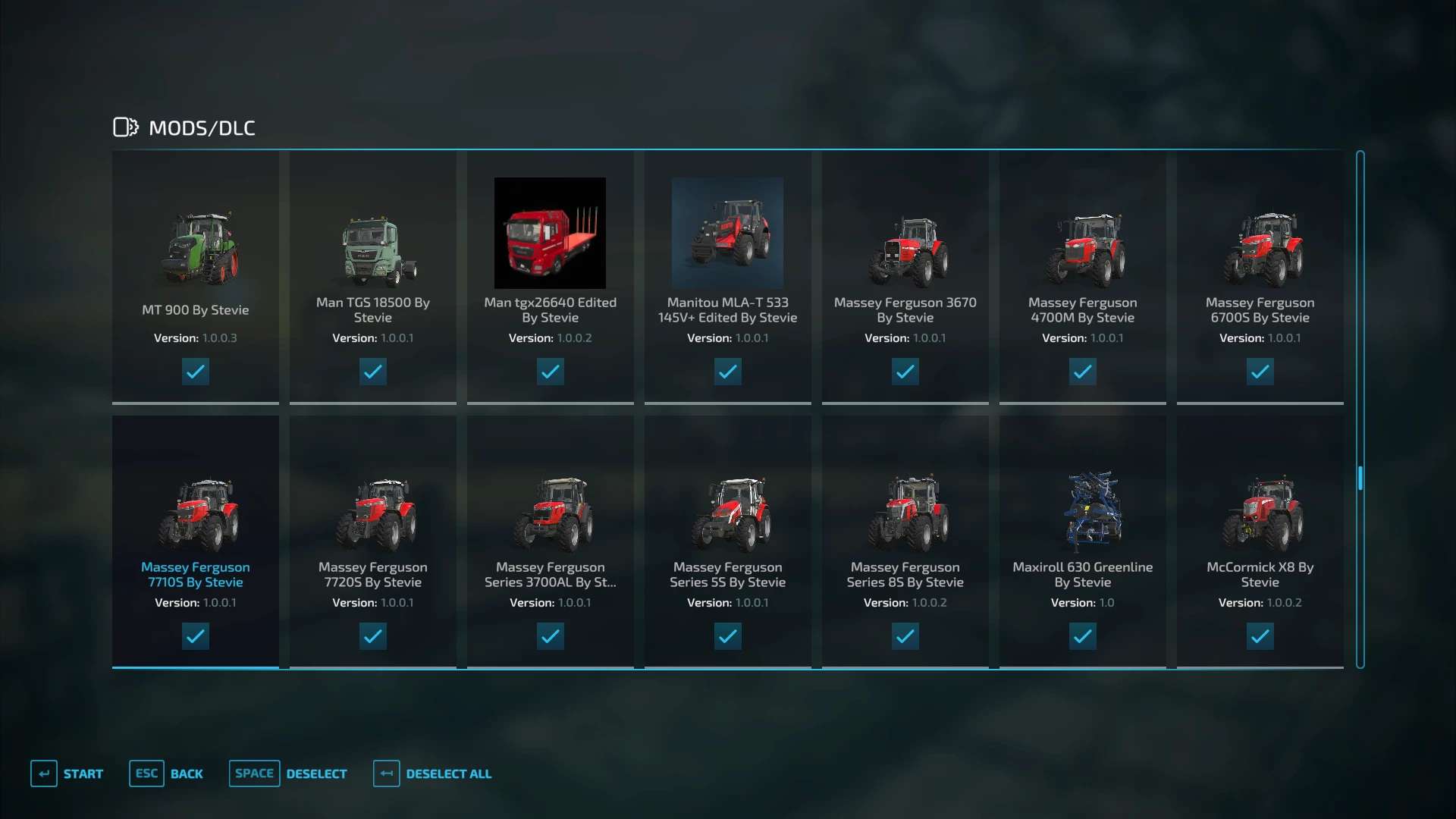
Task: Toggle the Massey Ferguson Series 8S checkbox
Action: tap(905, 636)
